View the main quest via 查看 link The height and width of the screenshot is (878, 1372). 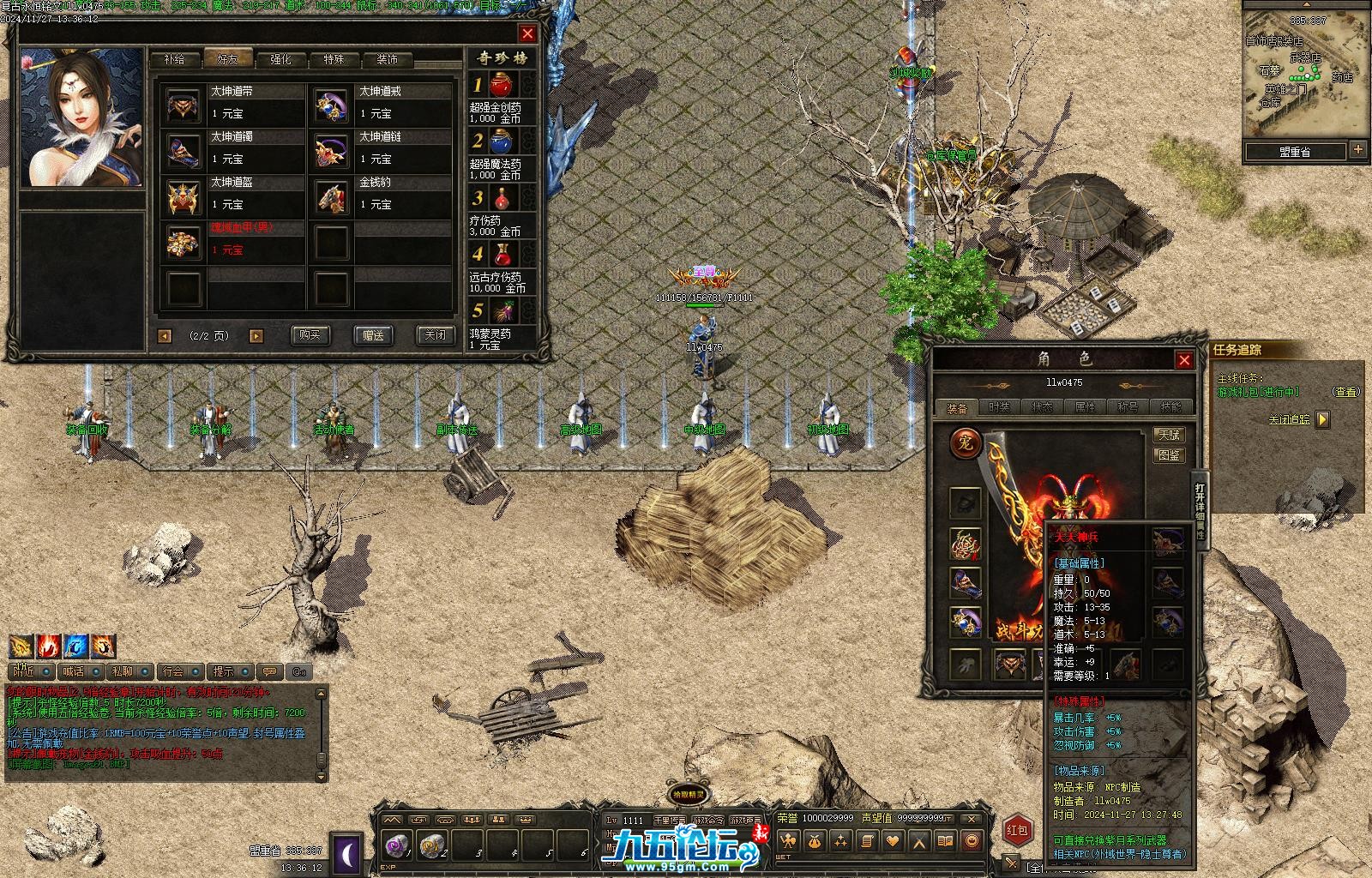(x=1345, y=392)
